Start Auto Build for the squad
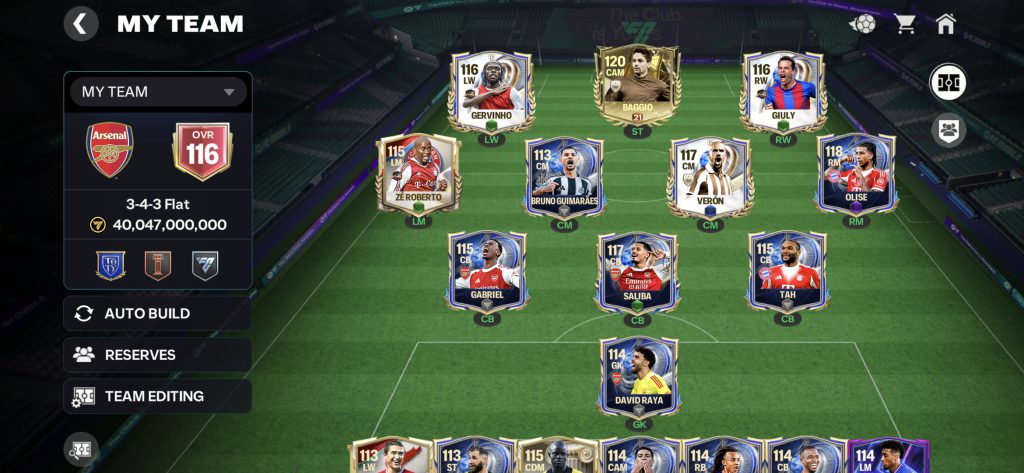 click(158, 314)
